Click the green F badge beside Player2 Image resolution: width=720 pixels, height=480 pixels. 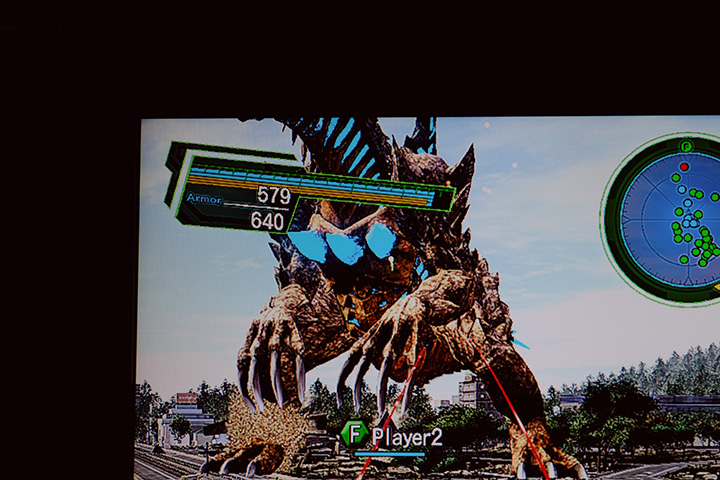(354, 434)
